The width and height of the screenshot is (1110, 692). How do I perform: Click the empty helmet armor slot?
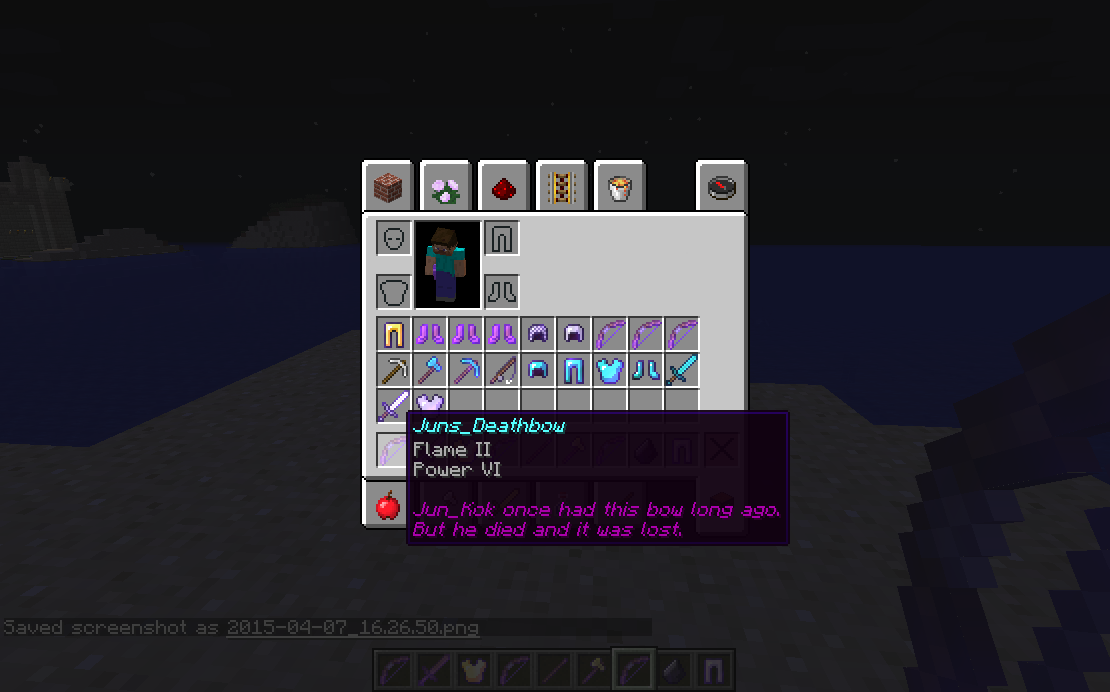click(394, 239)
